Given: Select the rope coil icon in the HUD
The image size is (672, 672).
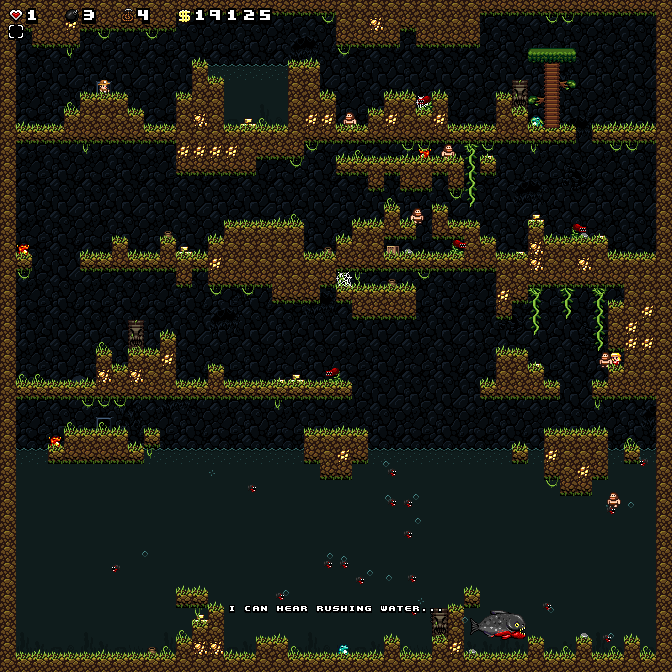Looking at the screenshot, I should (x=128, y=15).
